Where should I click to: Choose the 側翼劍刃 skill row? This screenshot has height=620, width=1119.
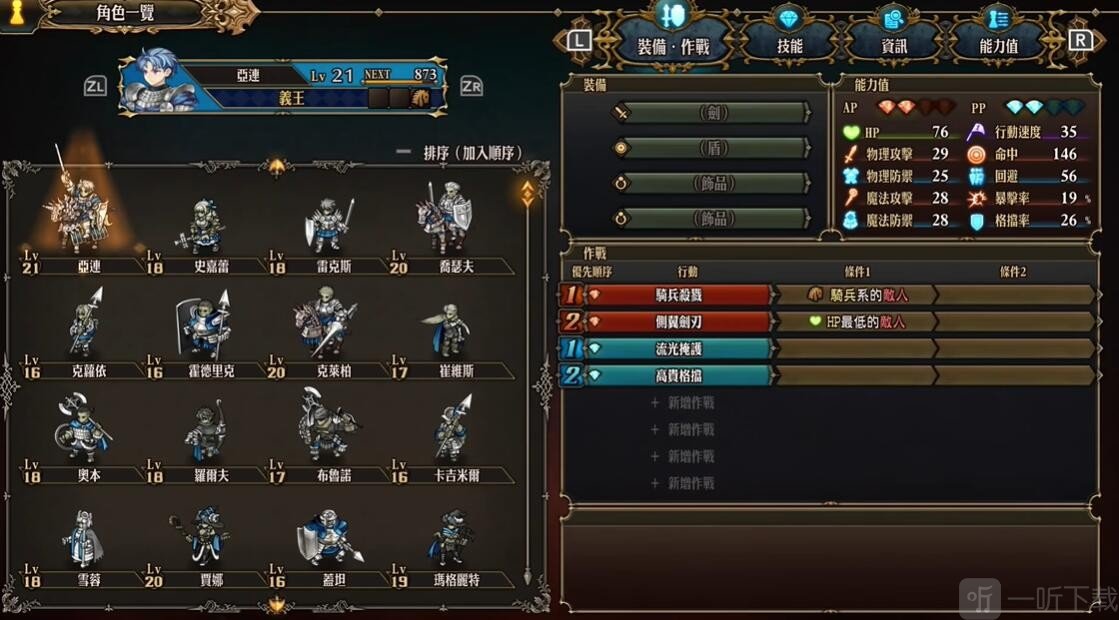click(x=682, y=322)
